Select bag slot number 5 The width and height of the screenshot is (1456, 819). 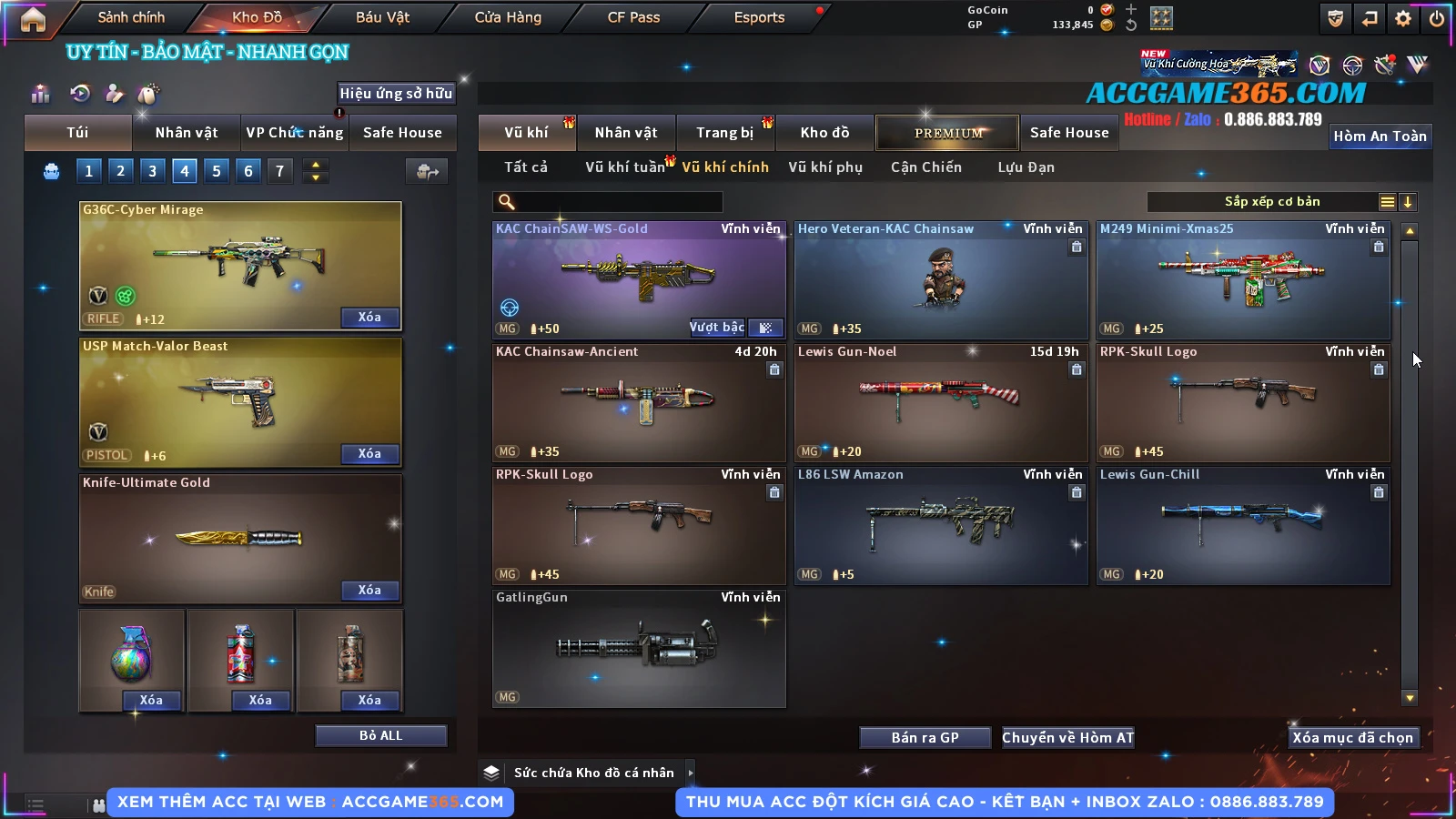coord(217,171)
